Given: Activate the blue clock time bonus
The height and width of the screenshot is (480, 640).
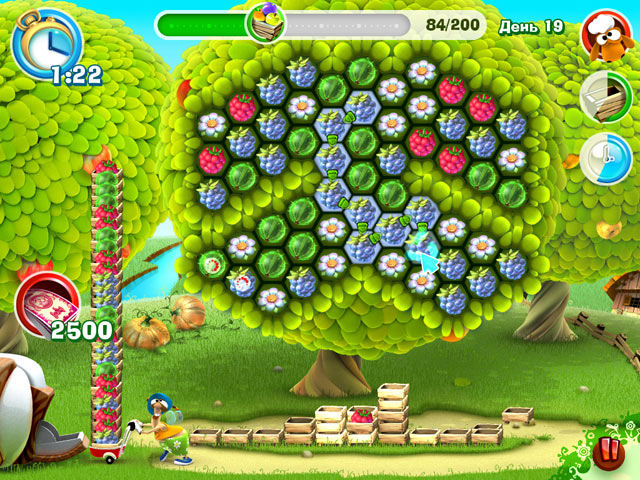Looking at the screenshot, I should pos(604,159).
